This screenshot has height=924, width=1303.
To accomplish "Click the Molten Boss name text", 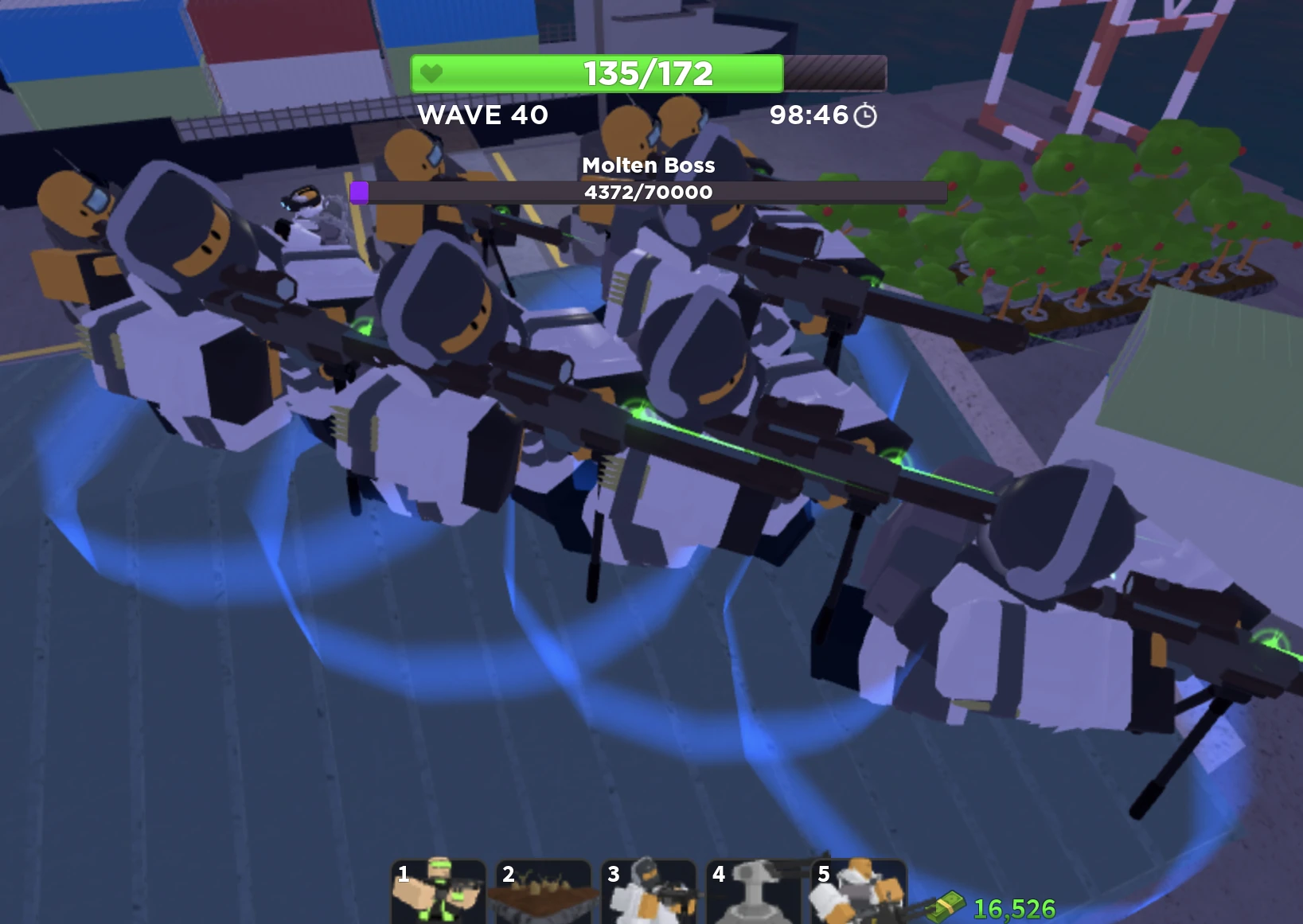I will [x=649, y=166].
